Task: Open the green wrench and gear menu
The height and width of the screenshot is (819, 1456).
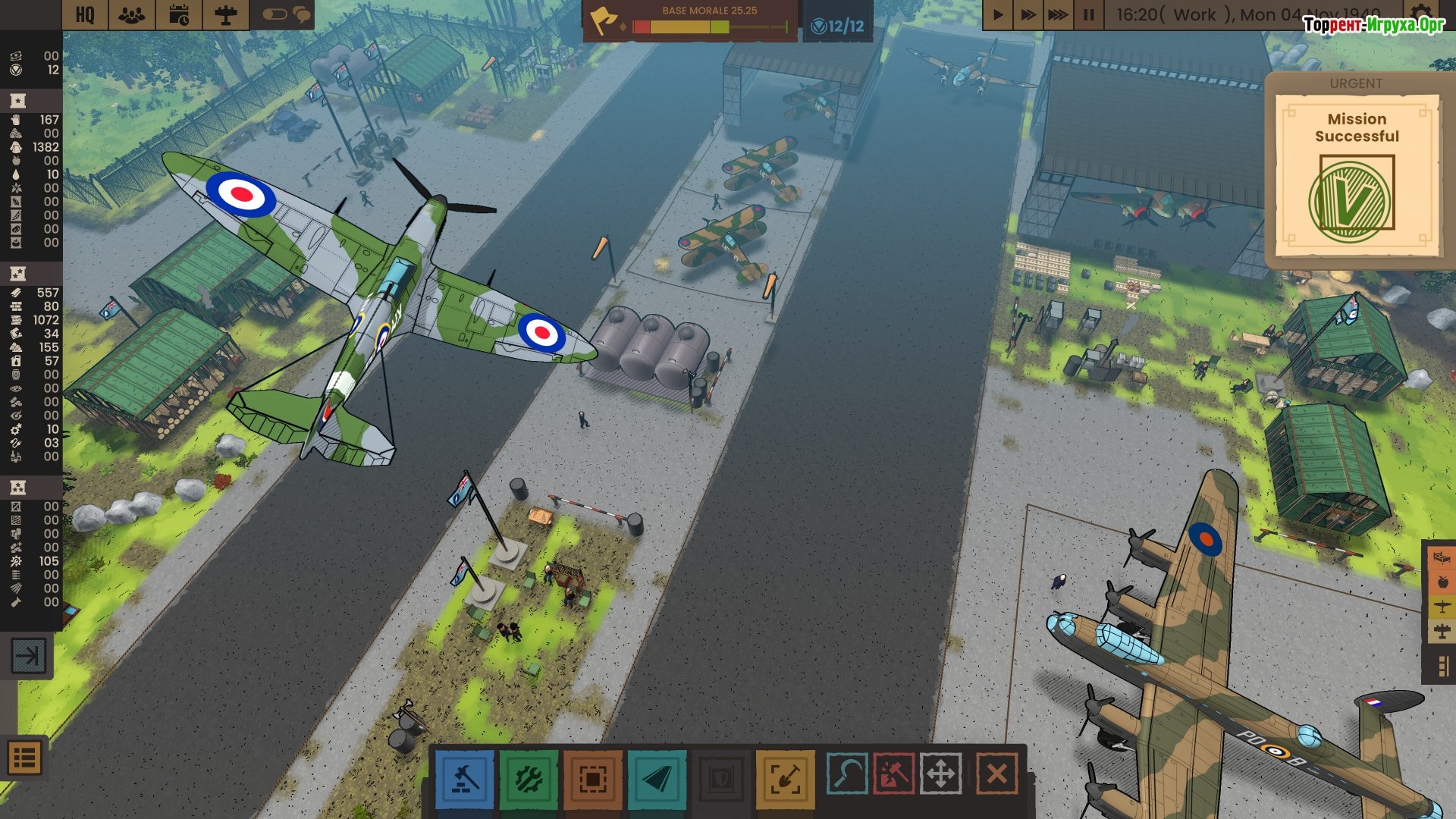Action: pos(529,779)
